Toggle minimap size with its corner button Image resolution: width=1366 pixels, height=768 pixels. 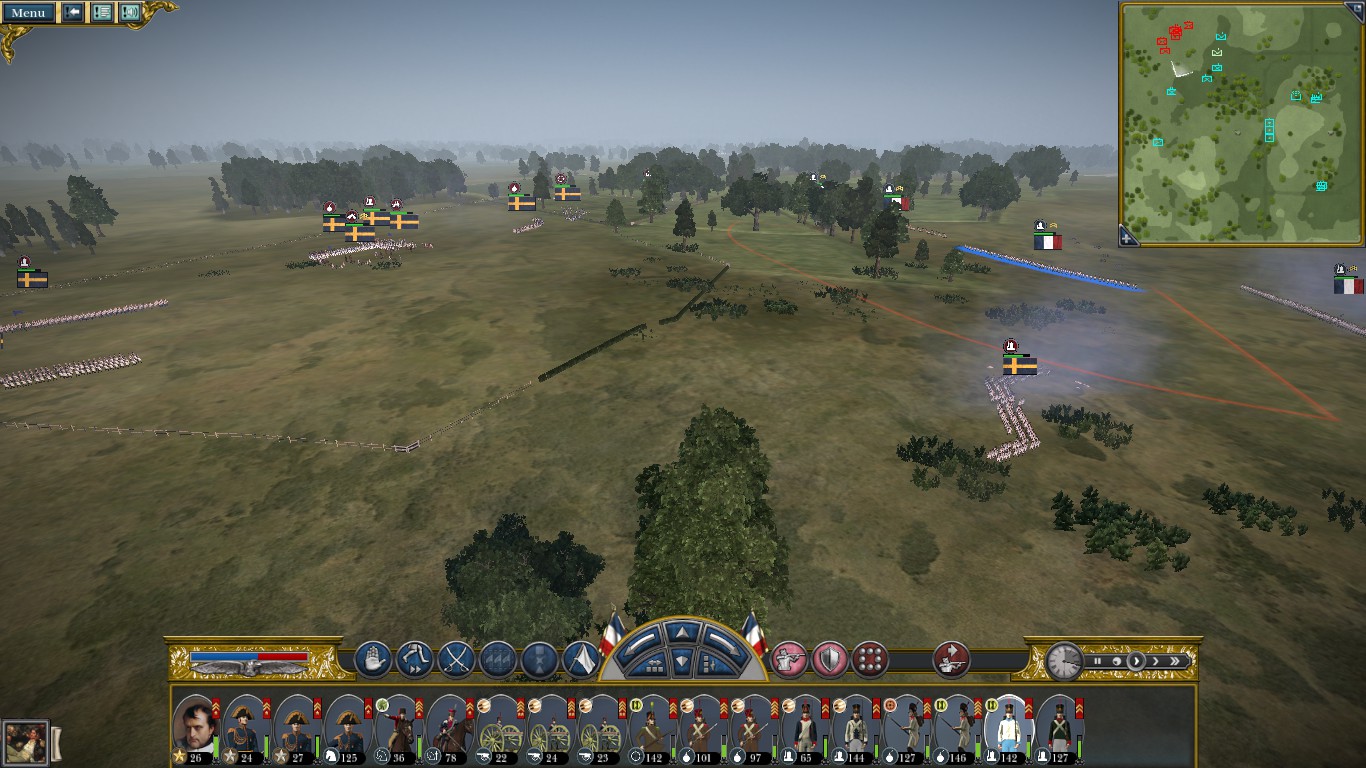[x=1357, y=8]
